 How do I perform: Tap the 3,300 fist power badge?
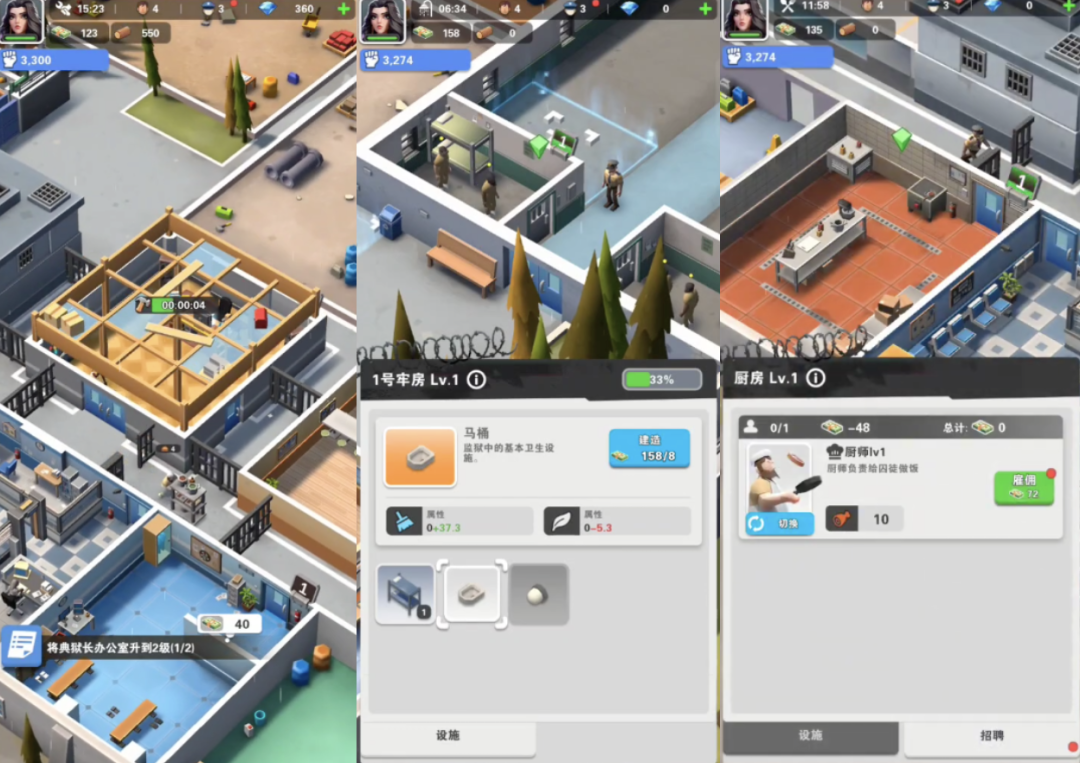pos(54,60)
